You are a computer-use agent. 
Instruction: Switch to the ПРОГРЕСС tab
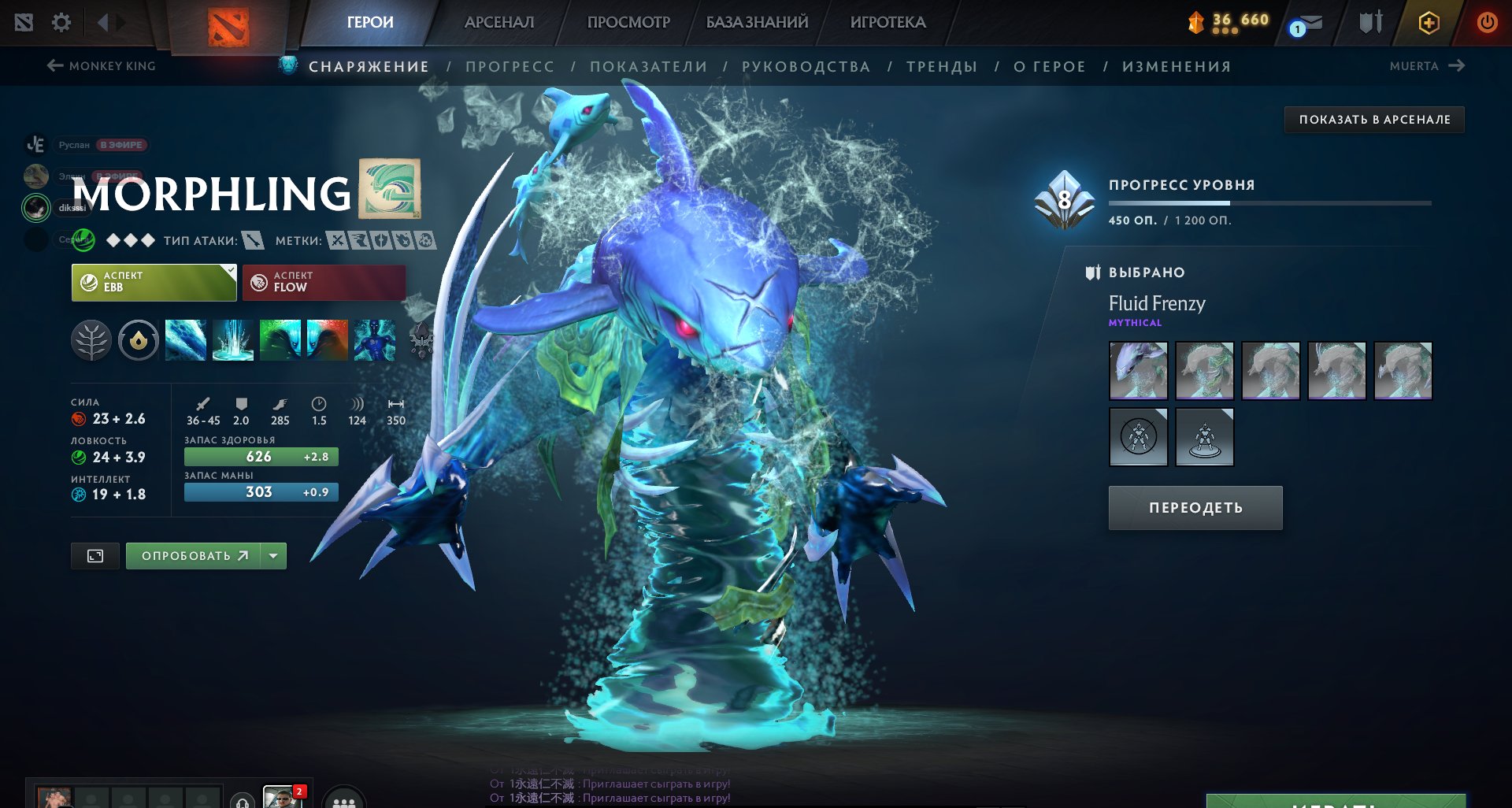point(510,66)
